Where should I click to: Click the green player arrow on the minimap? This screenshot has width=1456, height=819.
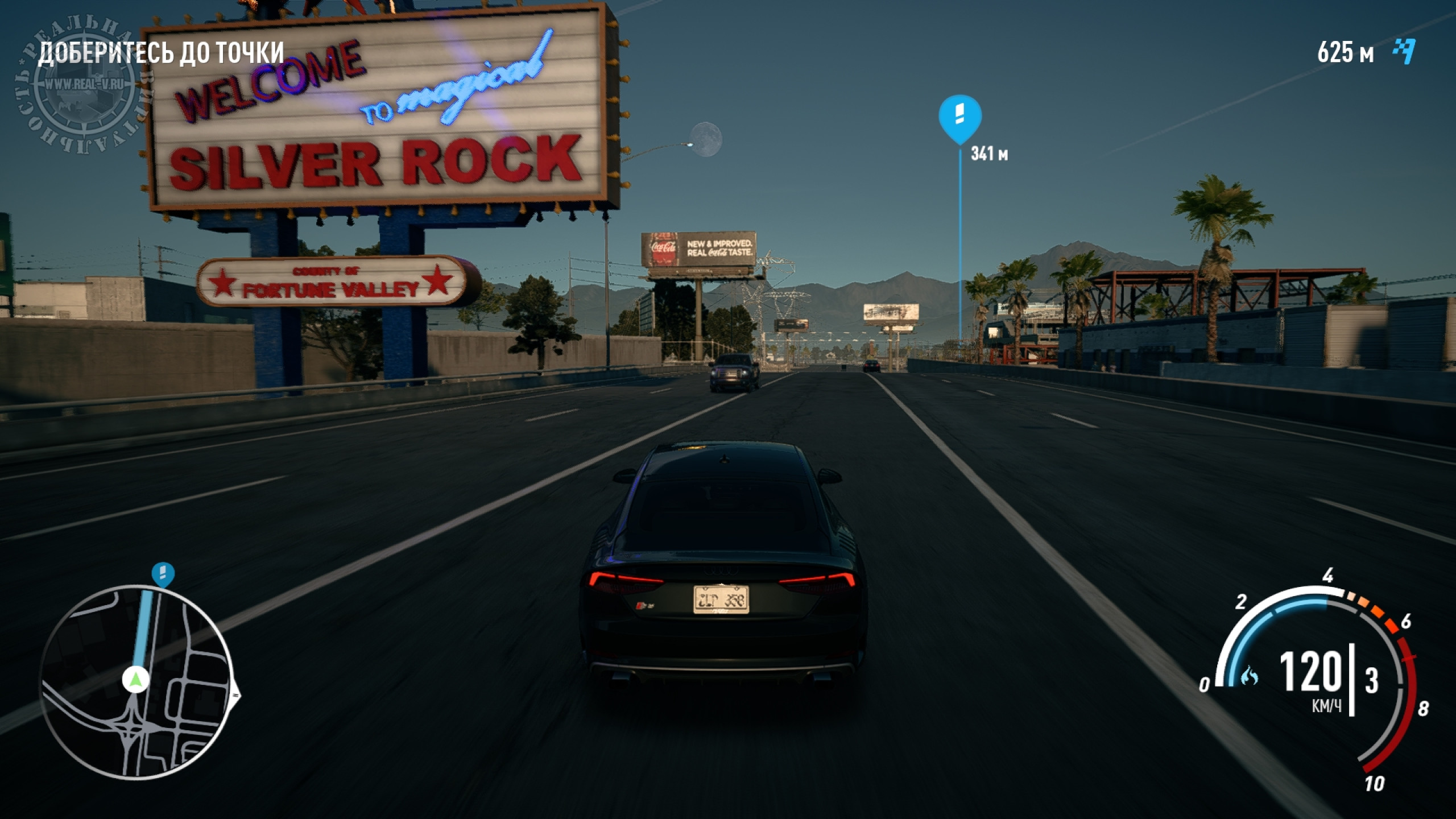pos(135,679)
